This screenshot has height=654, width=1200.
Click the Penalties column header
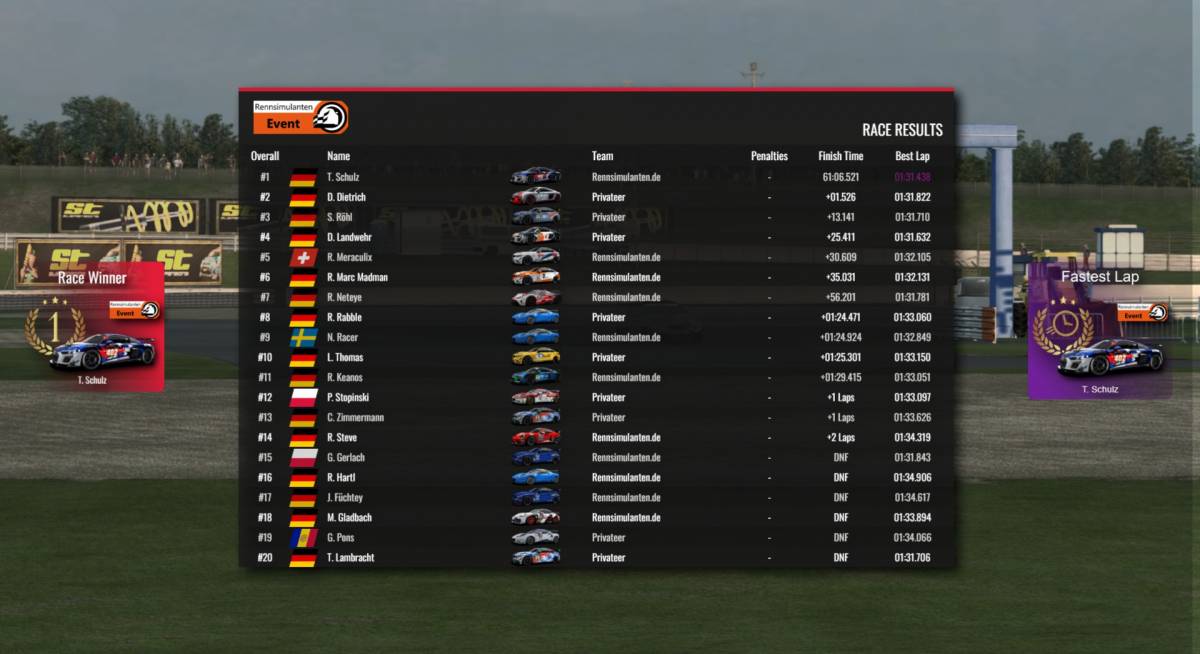[769, 156]
